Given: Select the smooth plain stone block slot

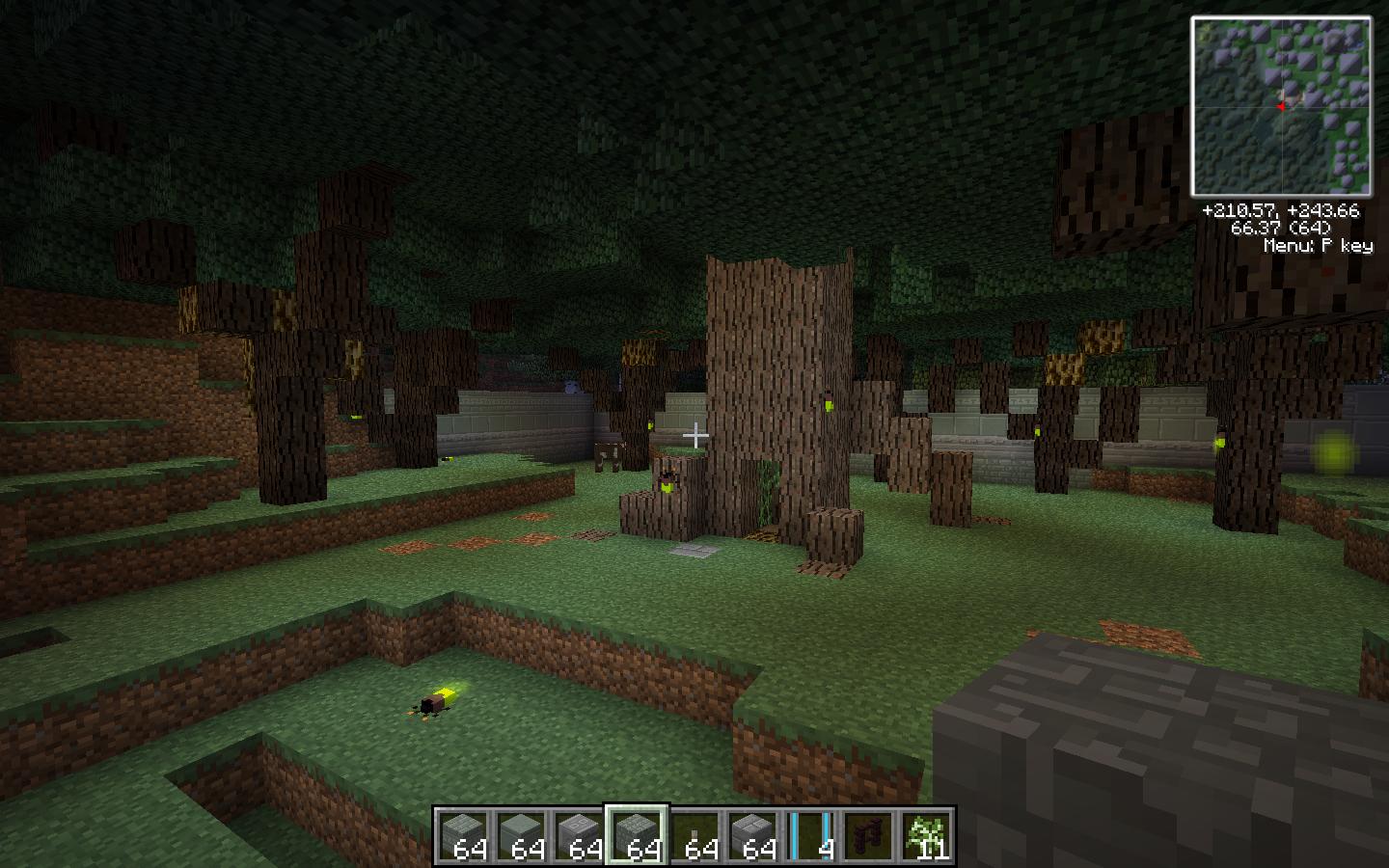Looking at the screenshot, I should [x=521, y=835].
